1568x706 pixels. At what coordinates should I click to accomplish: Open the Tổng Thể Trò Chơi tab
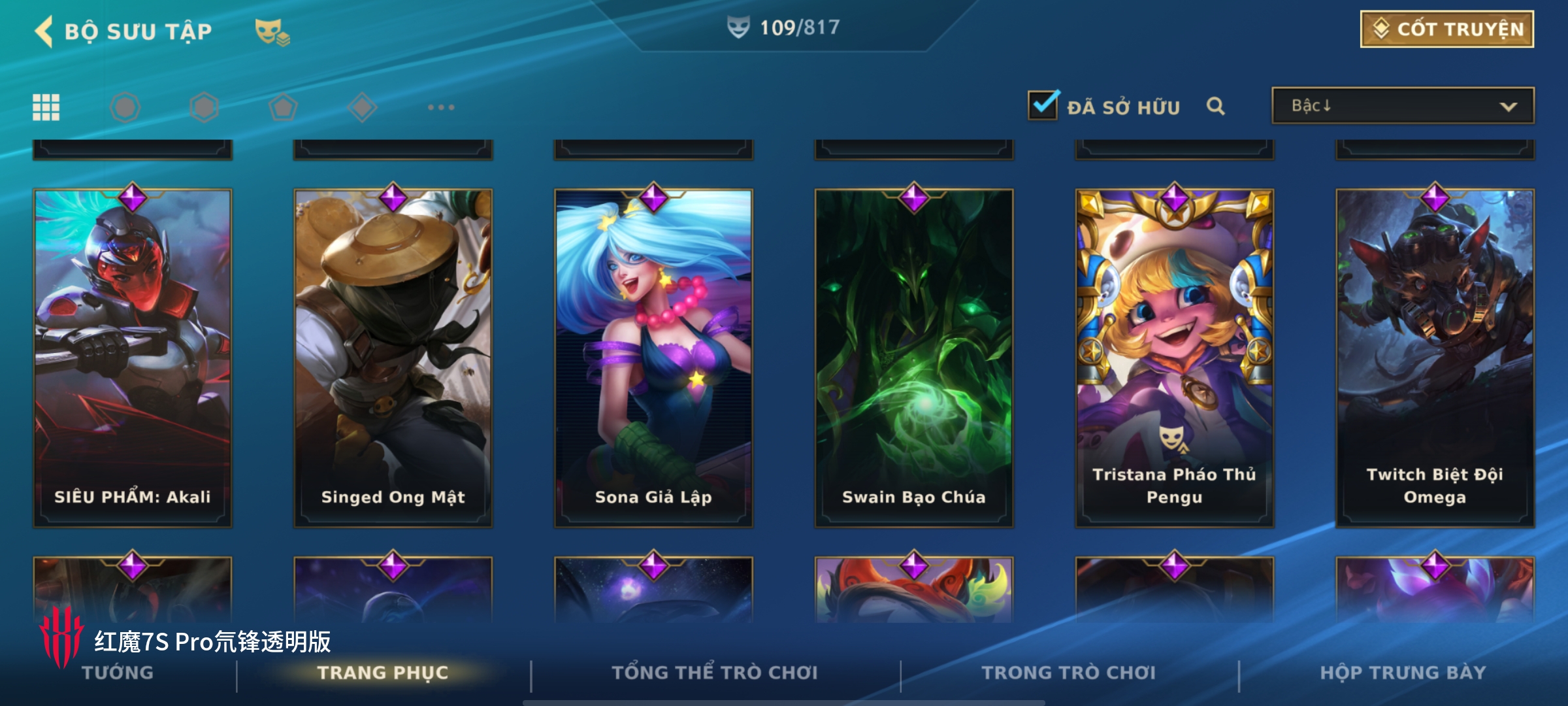coord(715,673)
